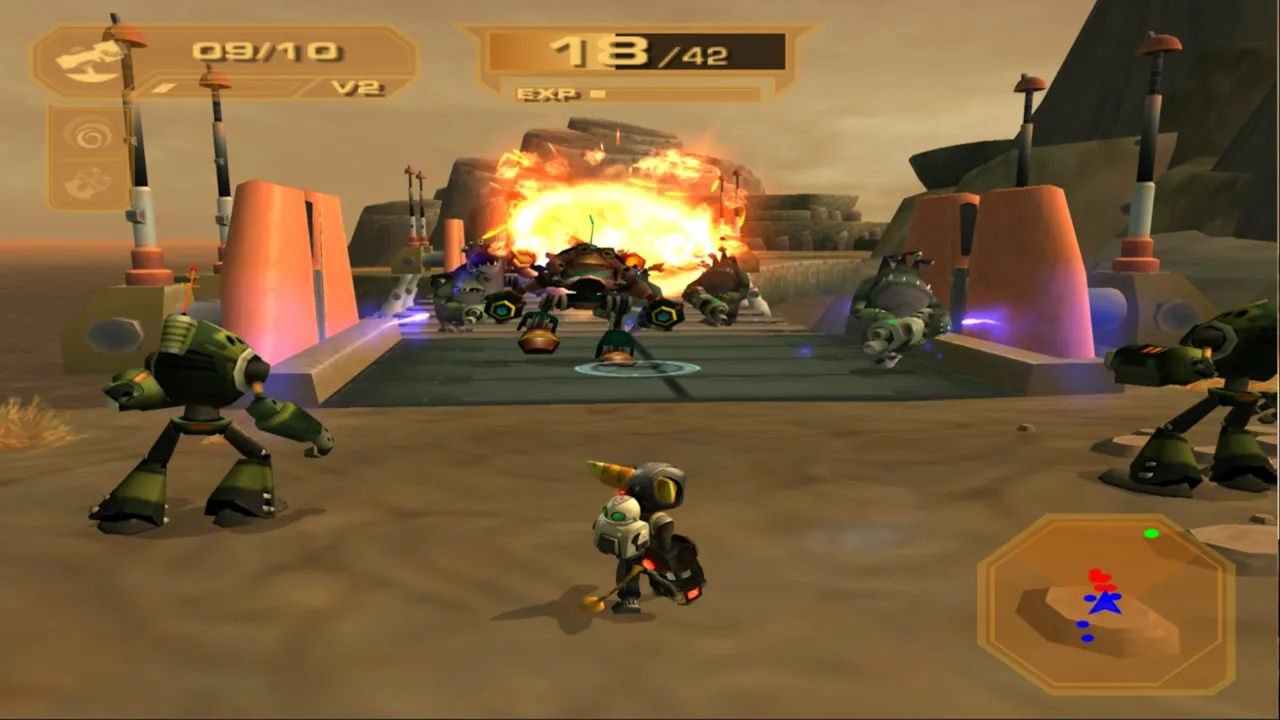Click the V2 weapon upgrade badge
The image size is (1280, 720).
357,87
